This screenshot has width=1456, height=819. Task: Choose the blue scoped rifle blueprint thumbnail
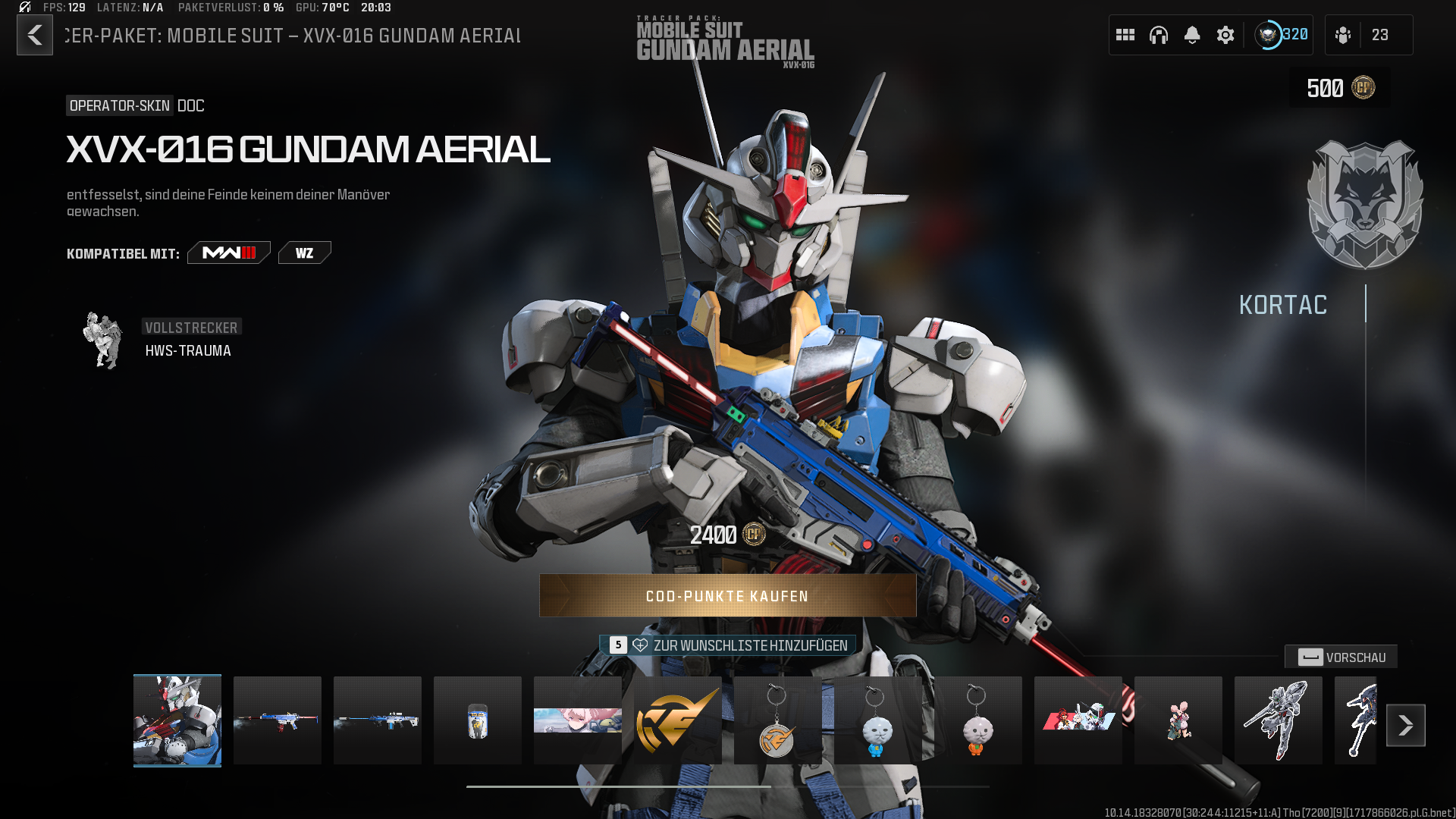[x=378, y=720]
